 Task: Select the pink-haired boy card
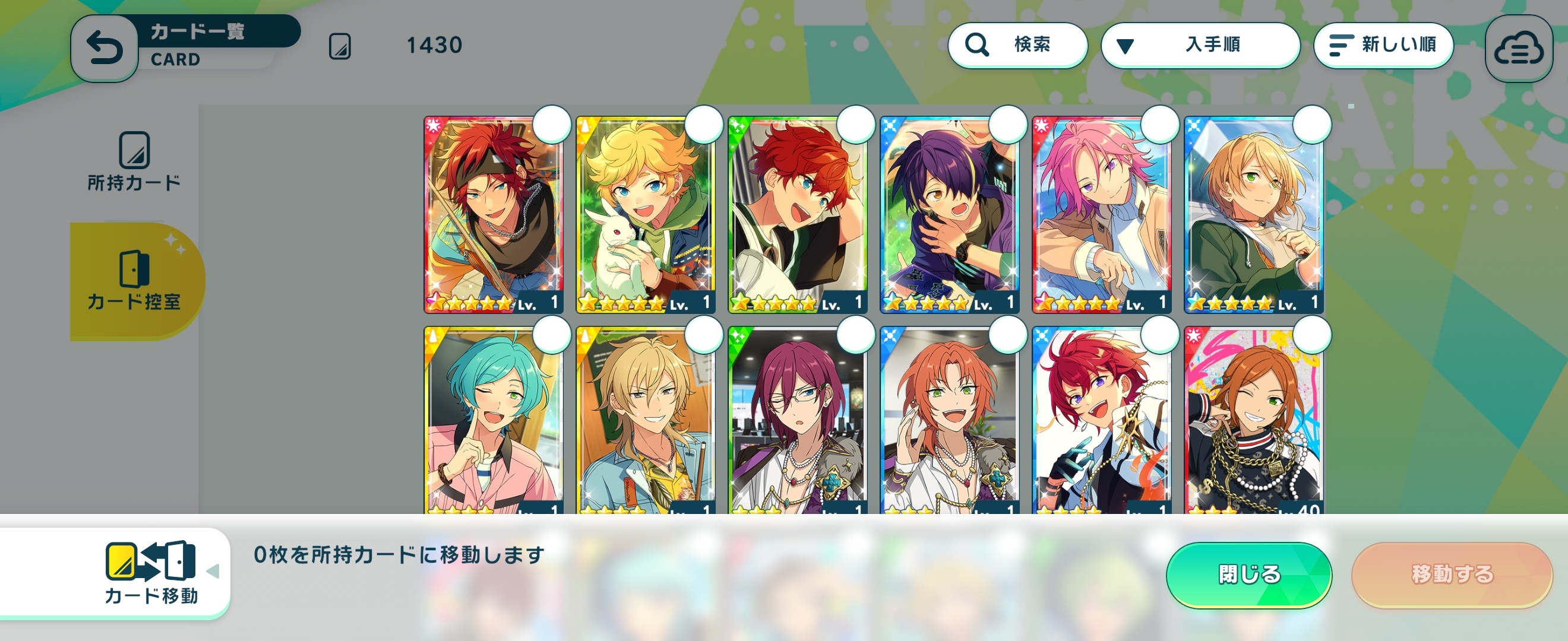point(1101,214)
